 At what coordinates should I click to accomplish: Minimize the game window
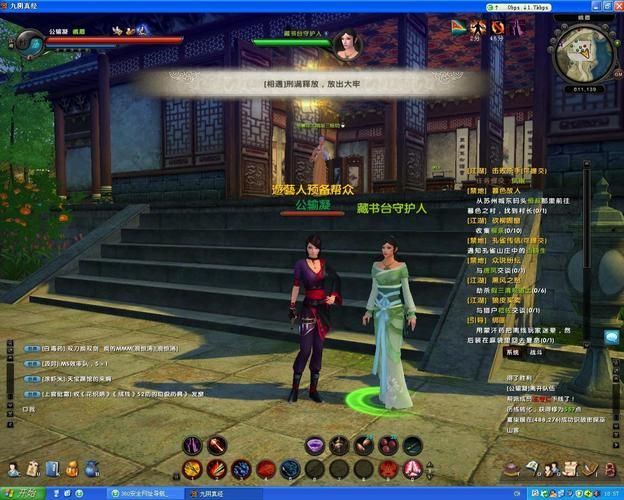point(596,5)
